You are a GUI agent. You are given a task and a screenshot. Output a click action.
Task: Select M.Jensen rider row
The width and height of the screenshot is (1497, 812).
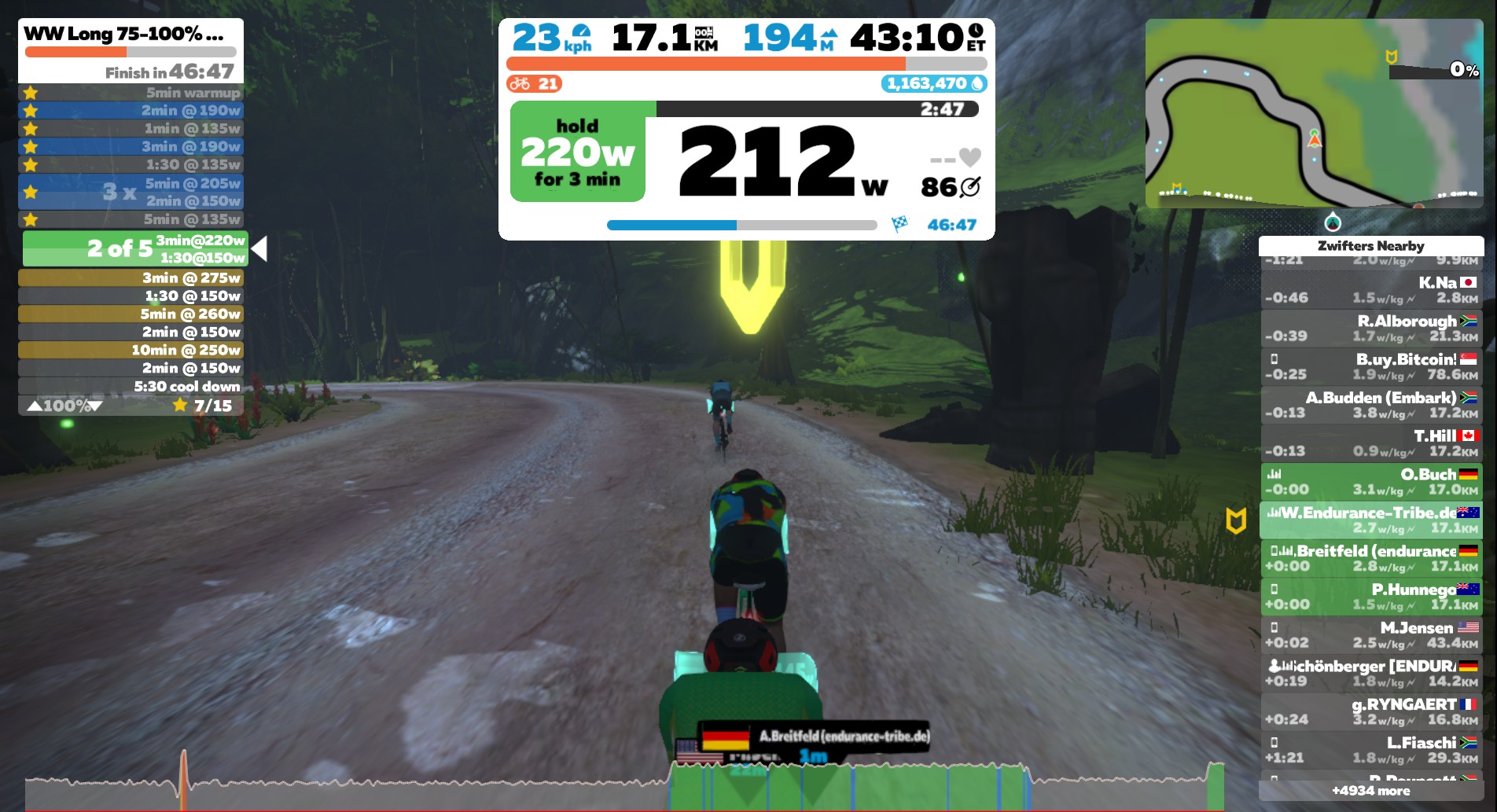pos(1370,635)
